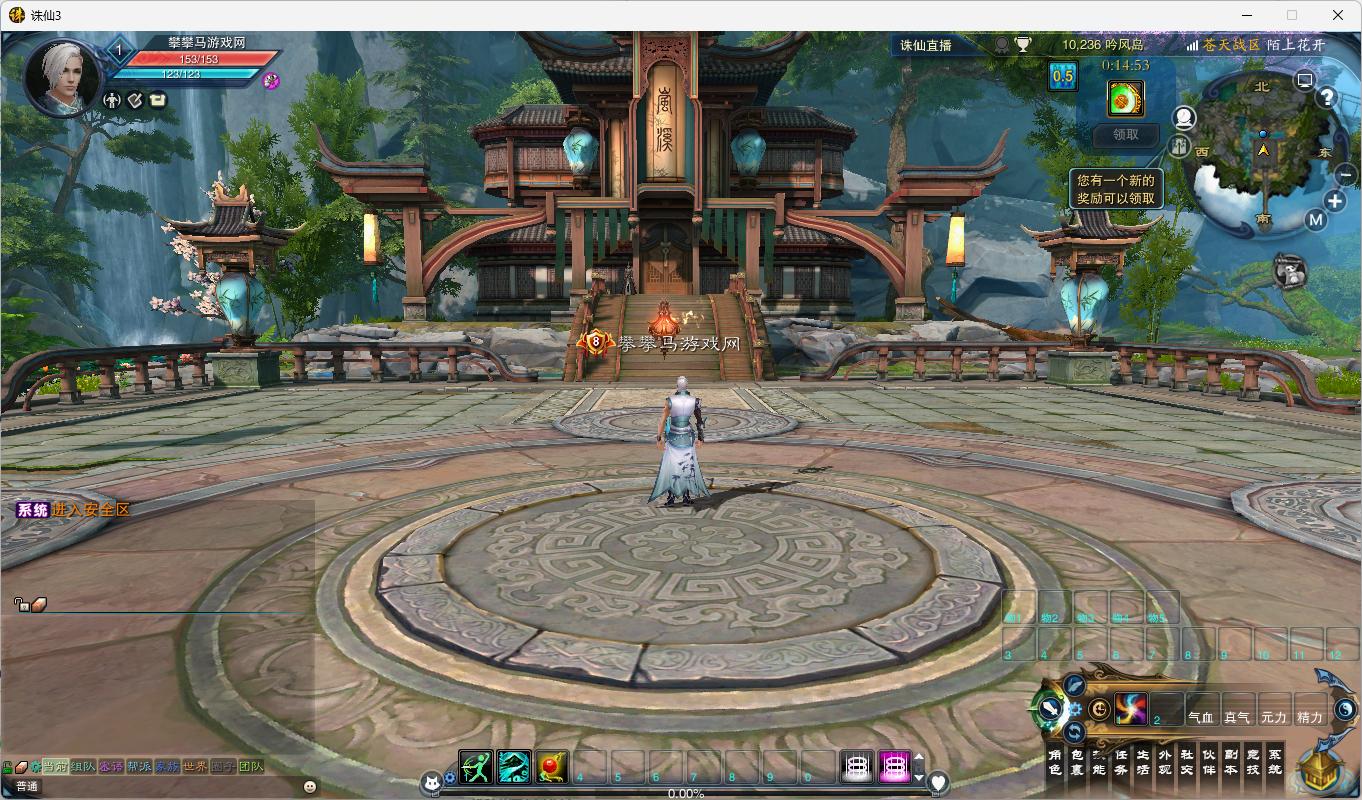Open the 系统 system menu
This screenshot has width=1362, height=800.
point(1274,762)
